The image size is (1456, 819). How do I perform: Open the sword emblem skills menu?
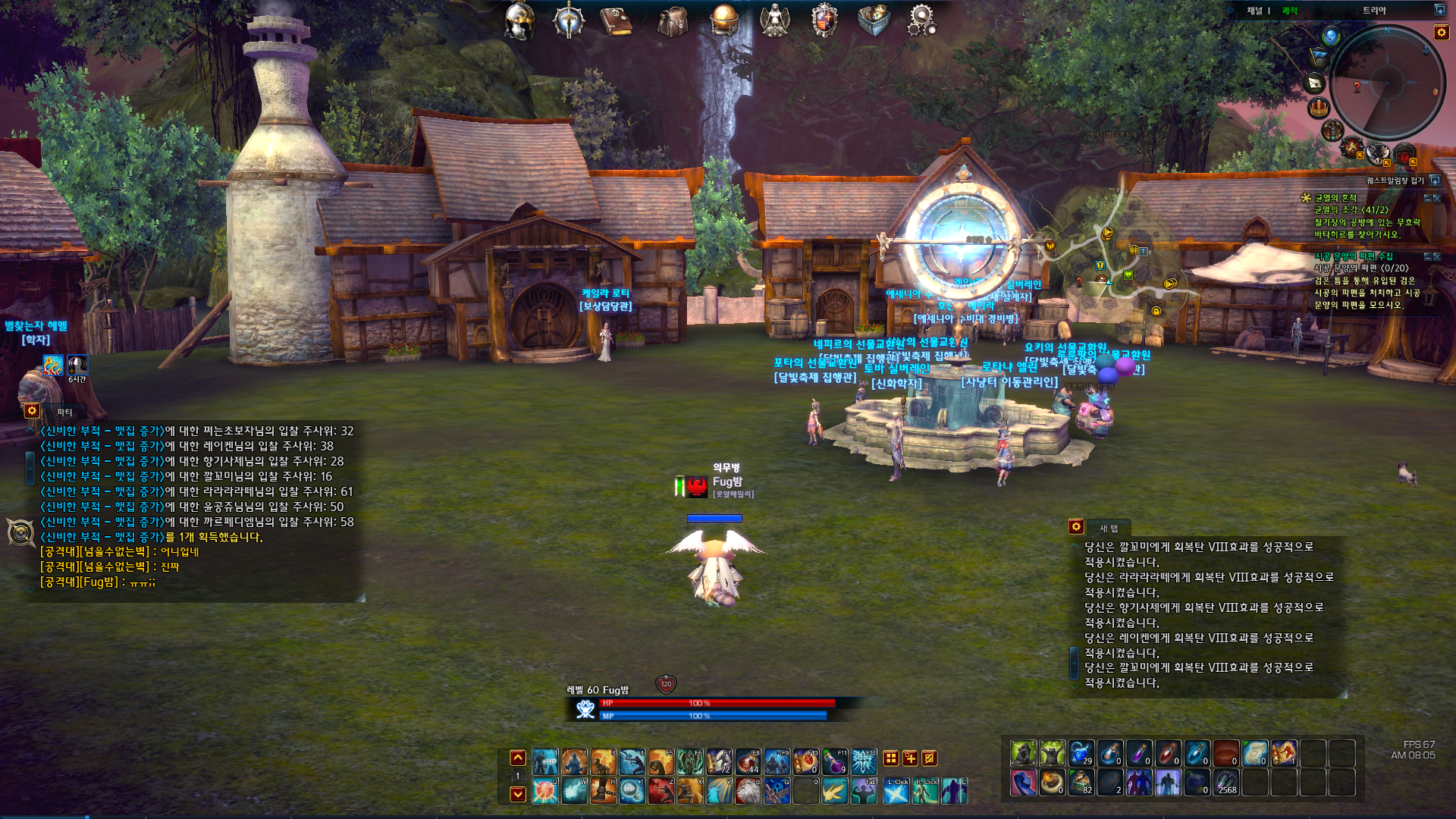569,20
